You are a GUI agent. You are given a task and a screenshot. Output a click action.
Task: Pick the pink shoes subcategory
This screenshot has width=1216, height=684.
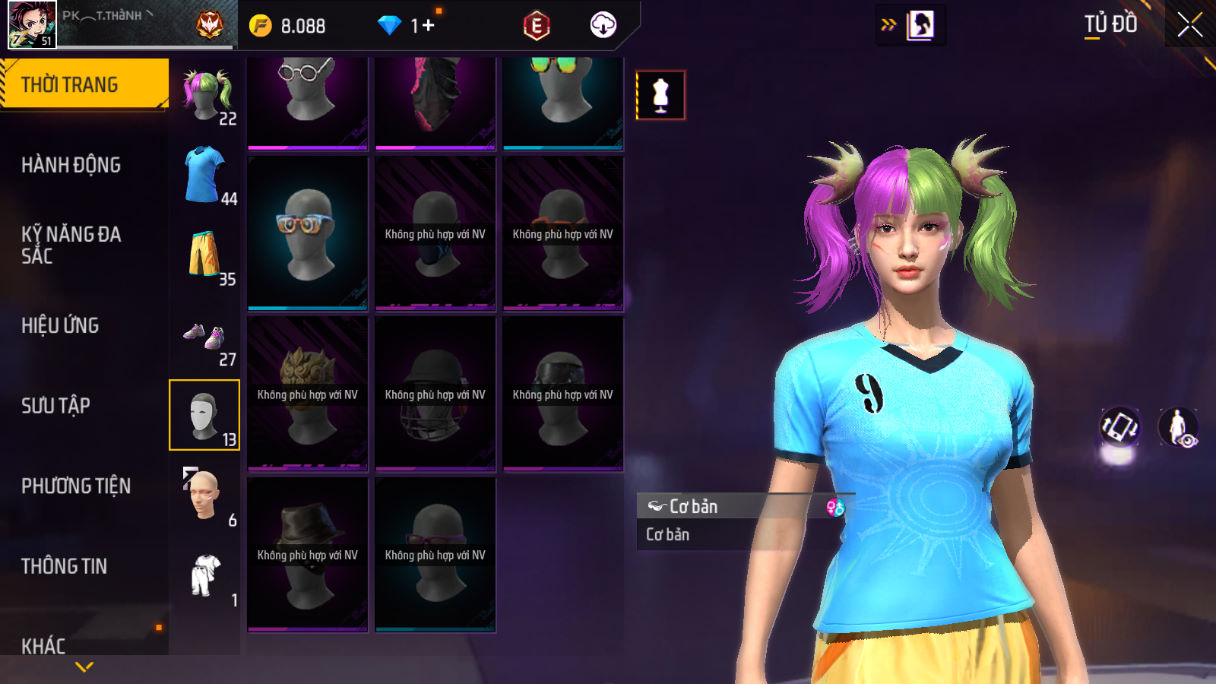(205, 336)
